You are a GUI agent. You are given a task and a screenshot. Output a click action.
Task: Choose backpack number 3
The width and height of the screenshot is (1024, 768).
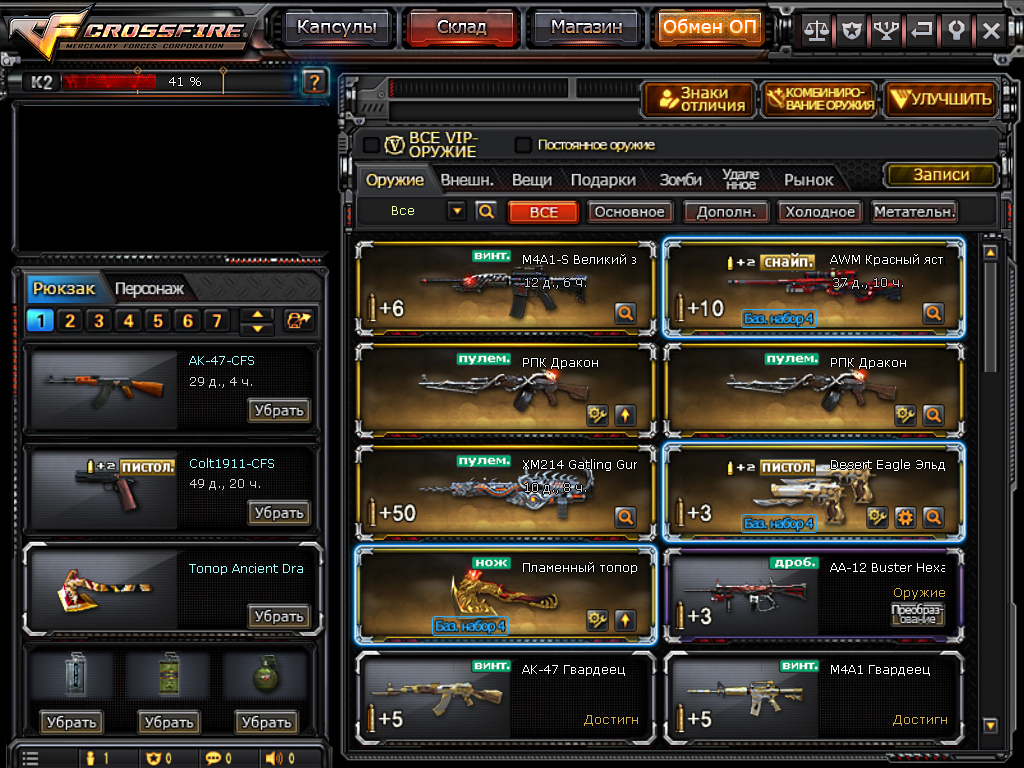tap(99, 321)
